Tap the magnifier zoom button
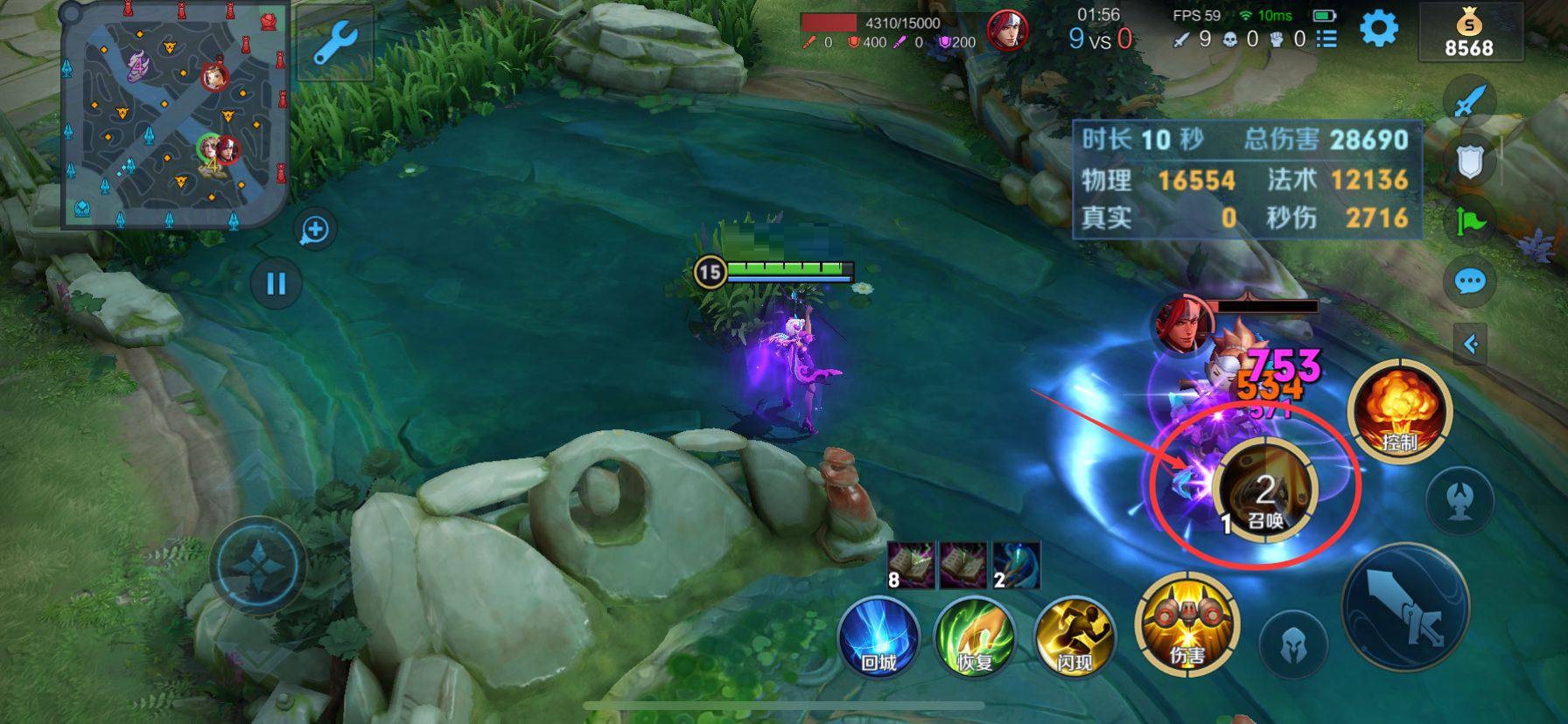 pos(314,230)
